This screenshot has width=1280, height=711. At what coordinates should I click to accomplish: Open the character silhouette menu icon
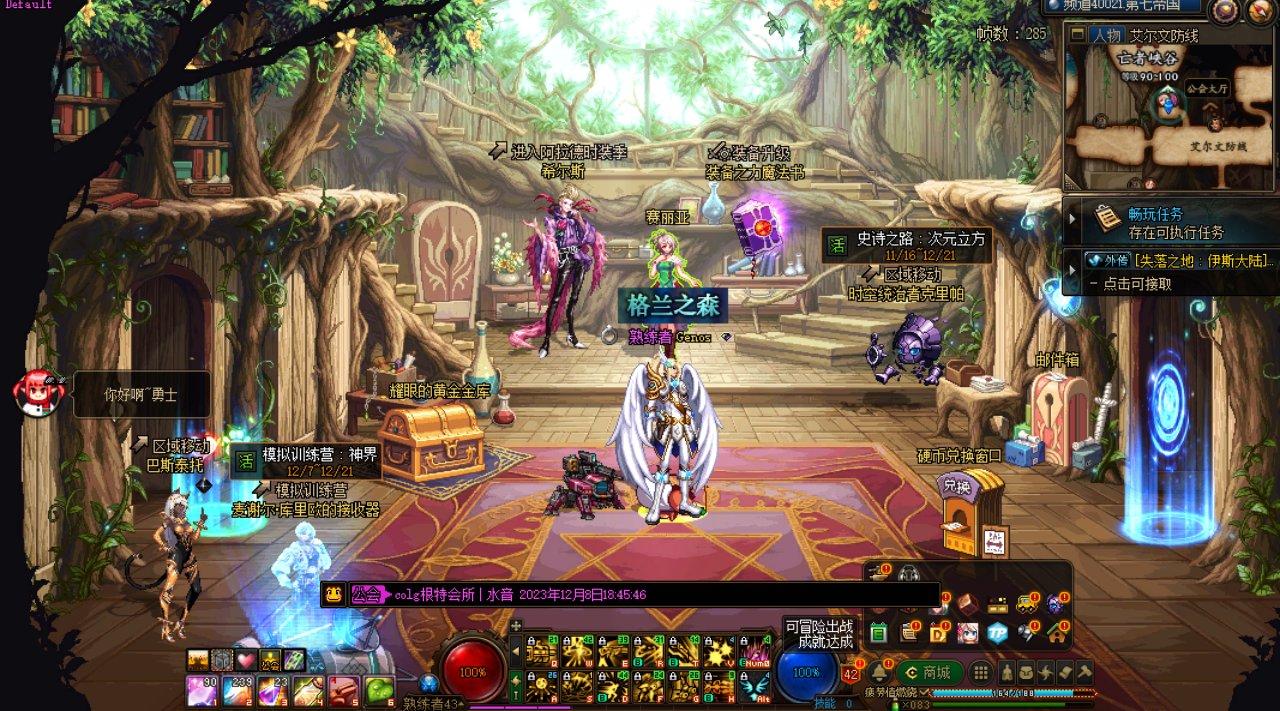(1007, 673)
